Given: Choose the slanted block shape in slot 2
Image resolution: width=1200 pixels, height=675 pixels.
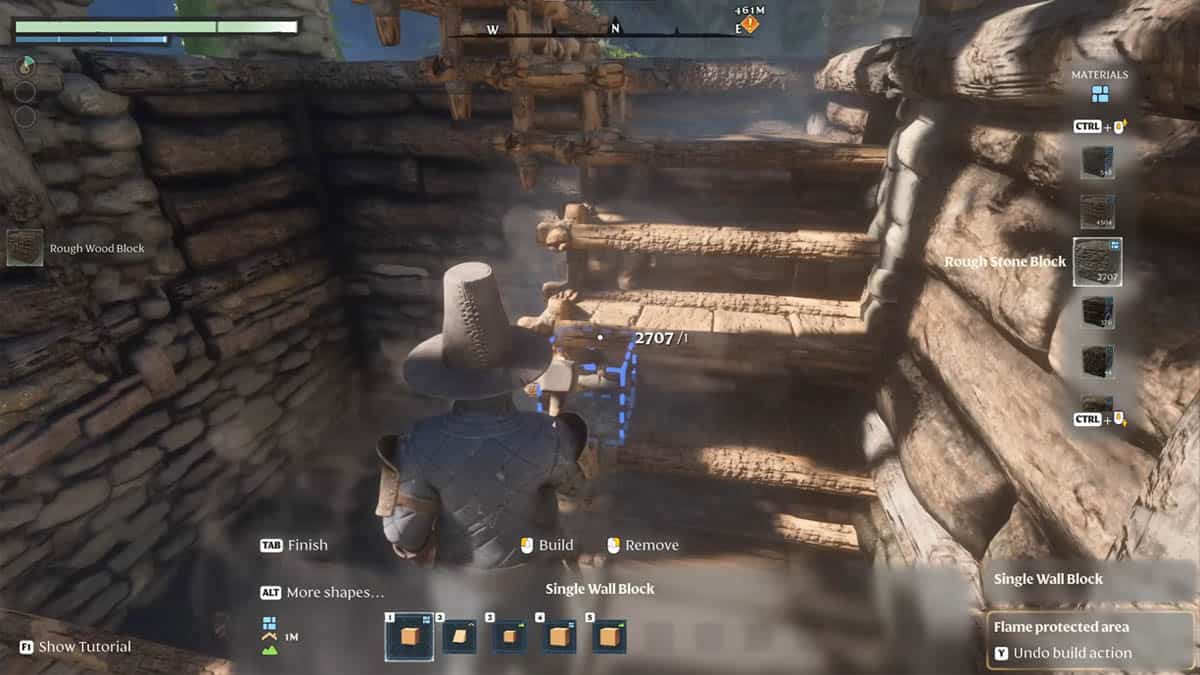Looking at the screenshot, I should (459, 636).
